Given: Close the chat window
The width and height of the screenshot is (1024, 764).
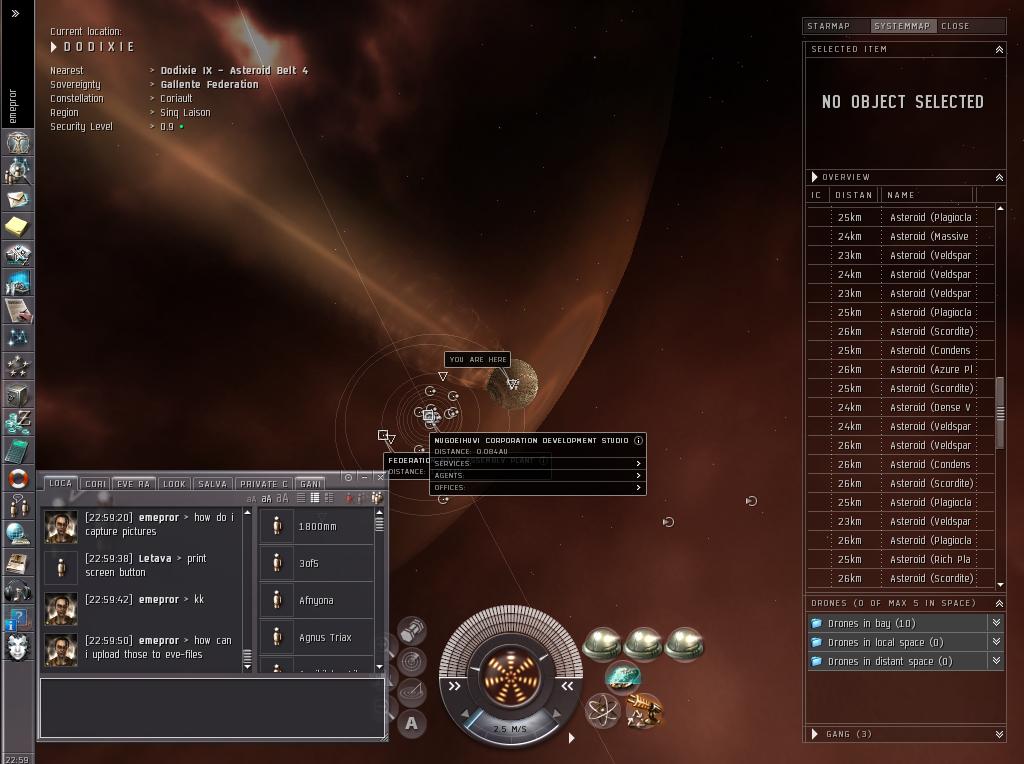Looking at the screenshot, I should (x=380, y=477).
